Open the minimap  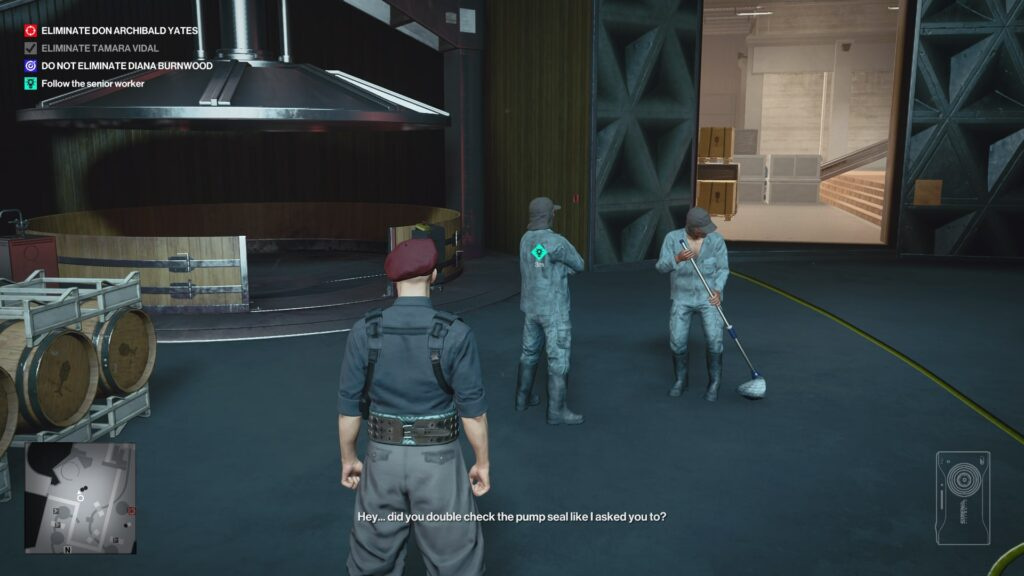coord(81,498)
